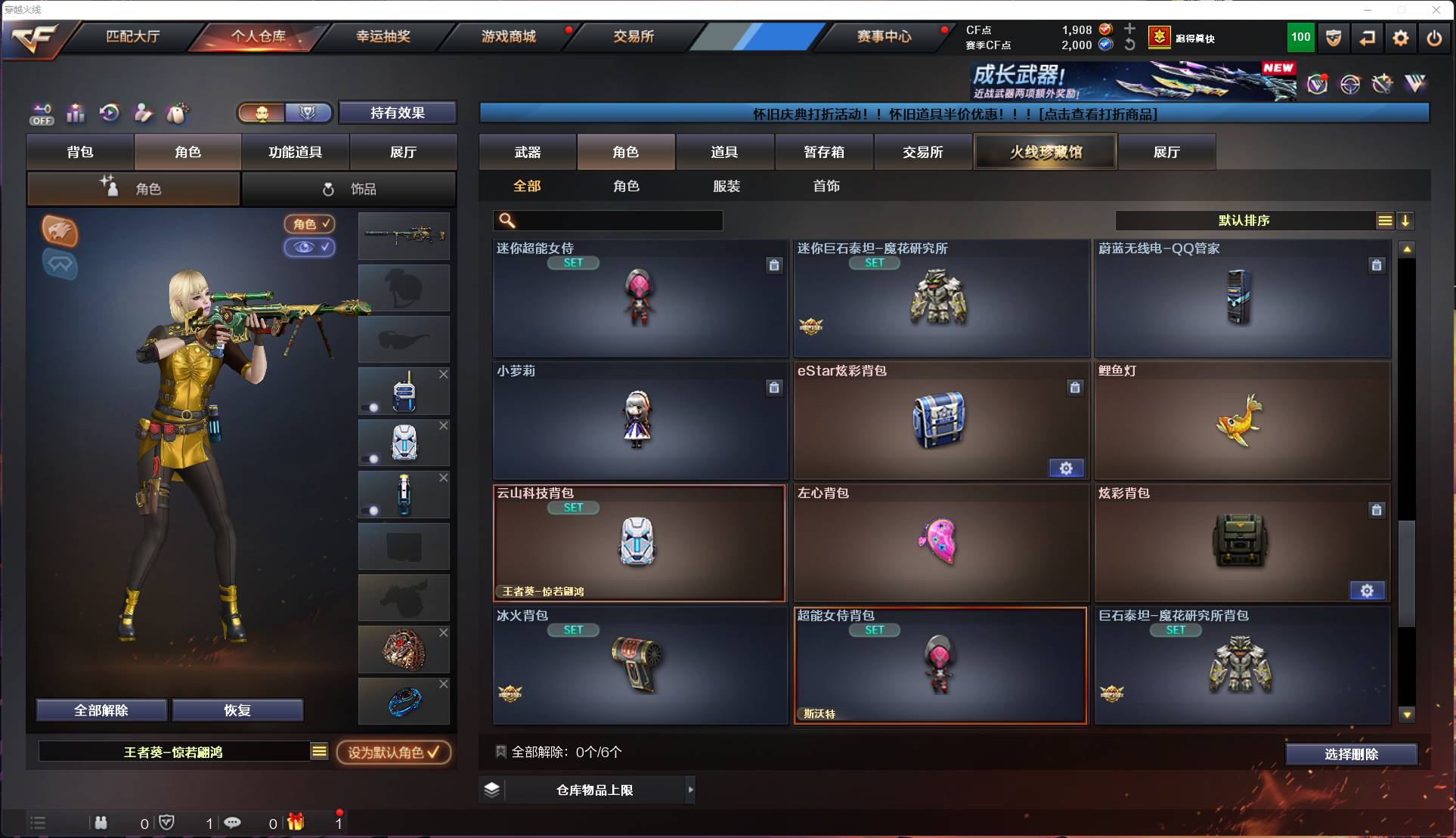Open the character list beside 王者葵-惊若翩鸿

pyautogui.click(x=320, y=752)
